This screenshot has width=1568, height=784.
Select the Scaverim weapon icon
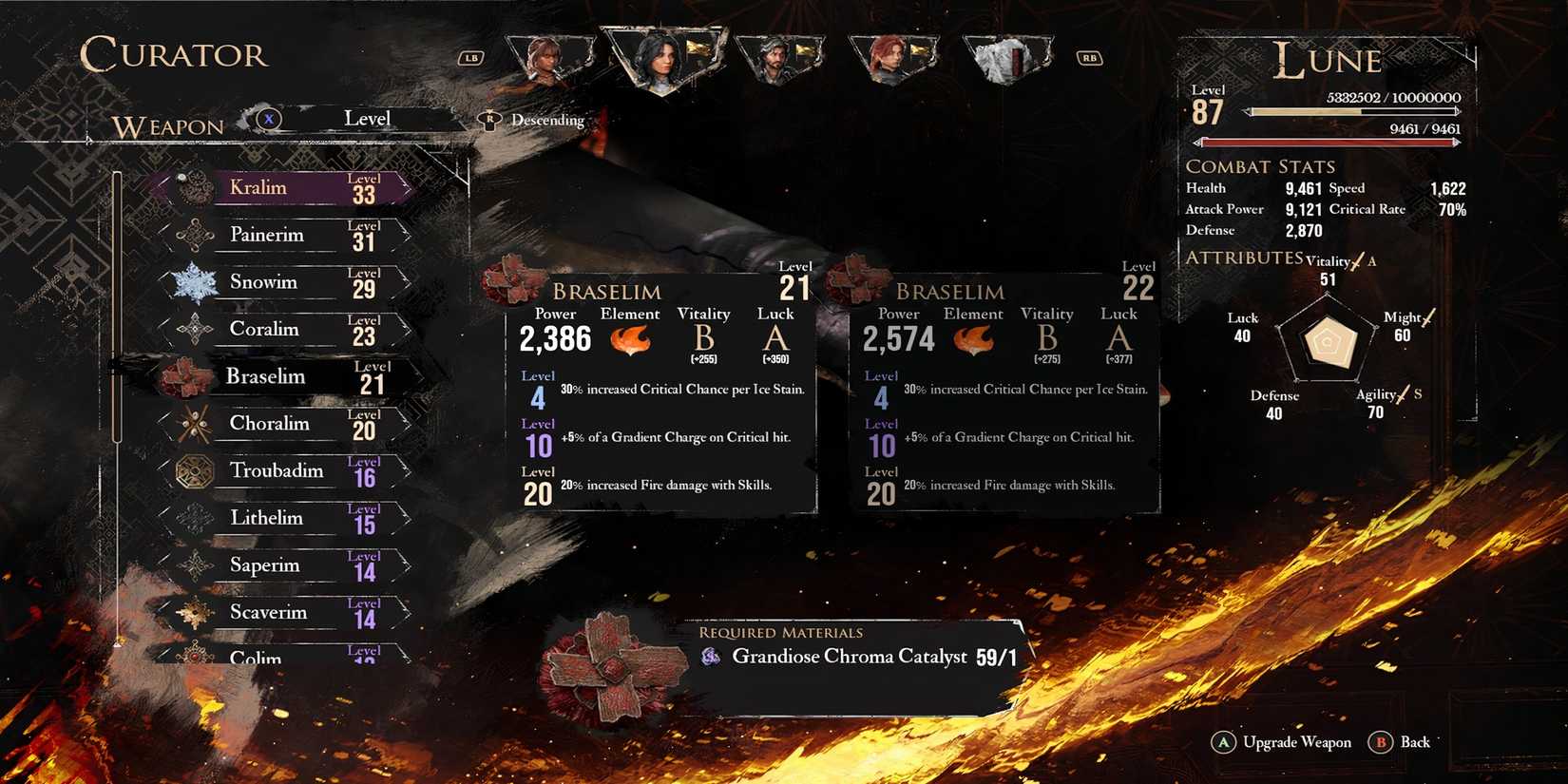[195, 612]
